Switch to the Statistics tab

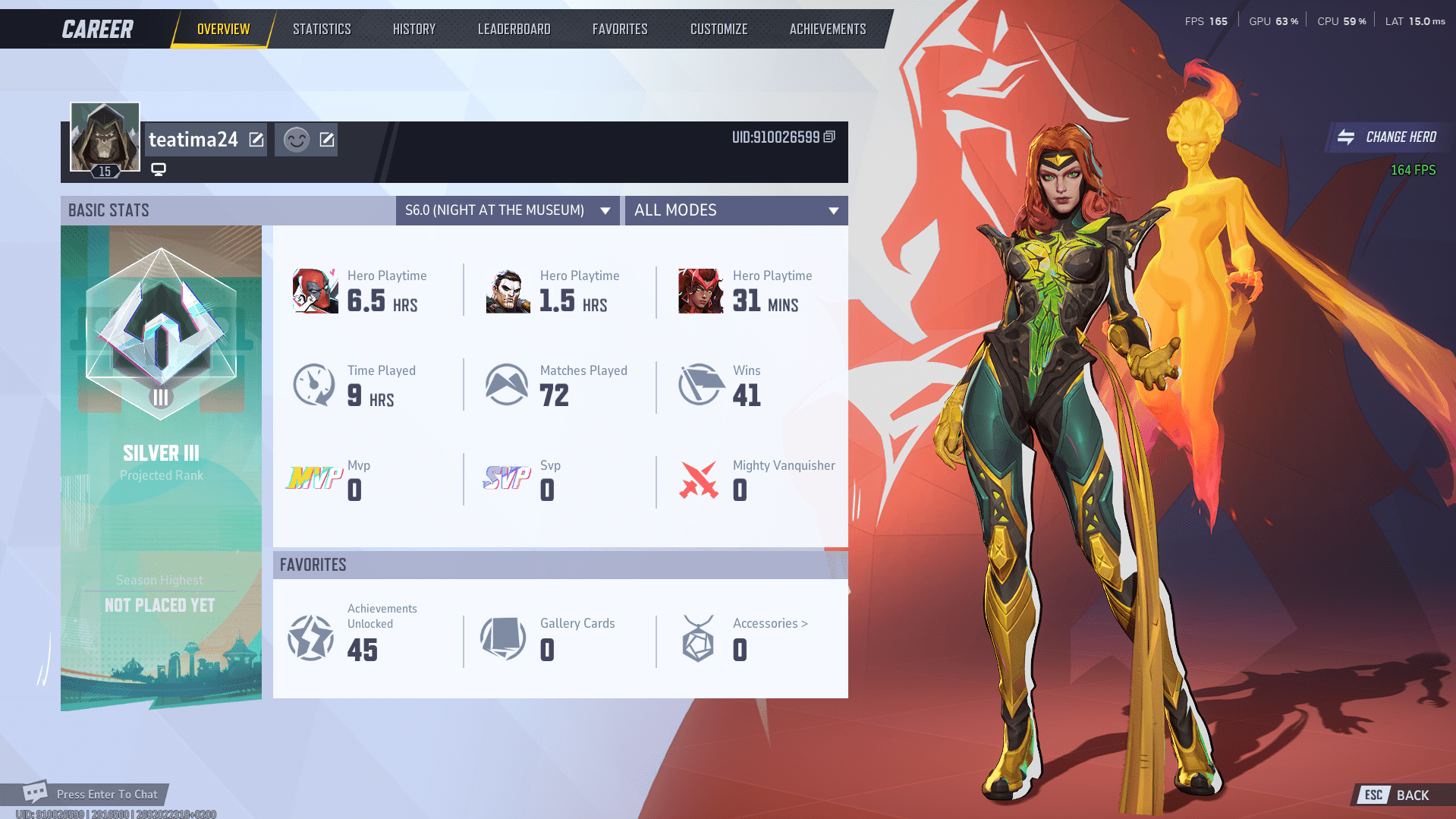(x=322, y=28)
